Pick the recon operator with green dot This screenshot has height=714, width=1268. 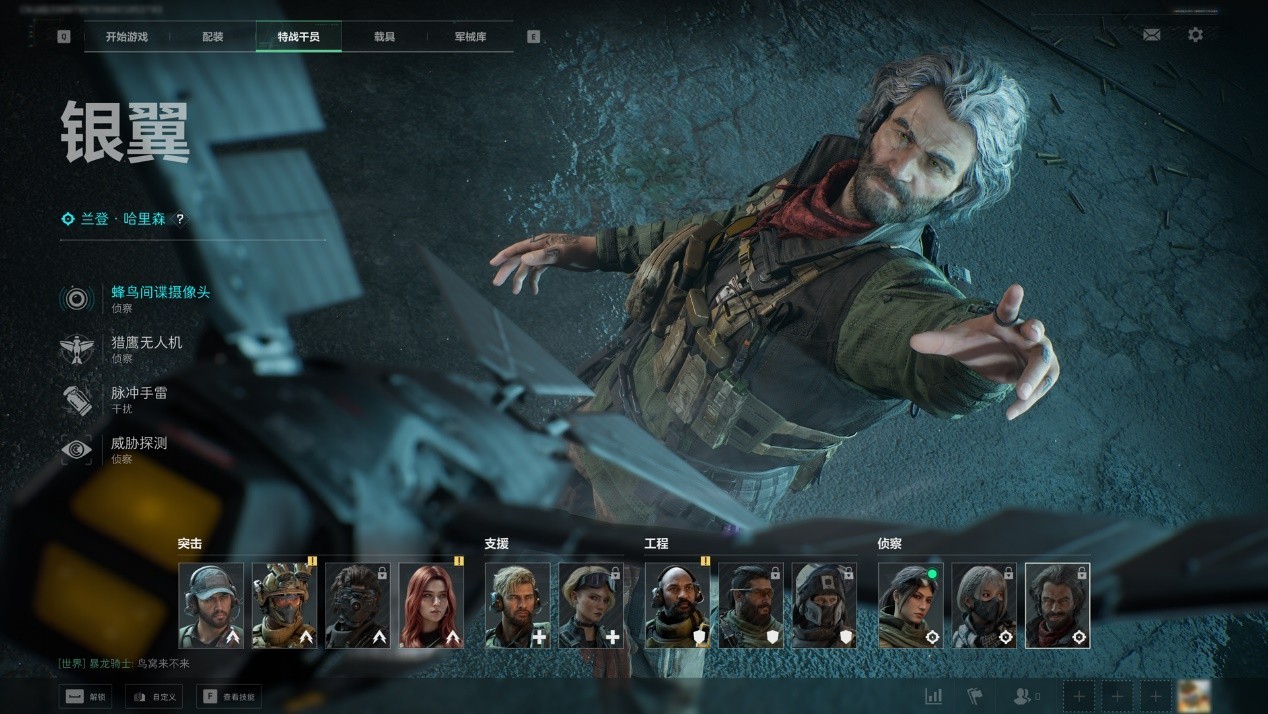911,605
